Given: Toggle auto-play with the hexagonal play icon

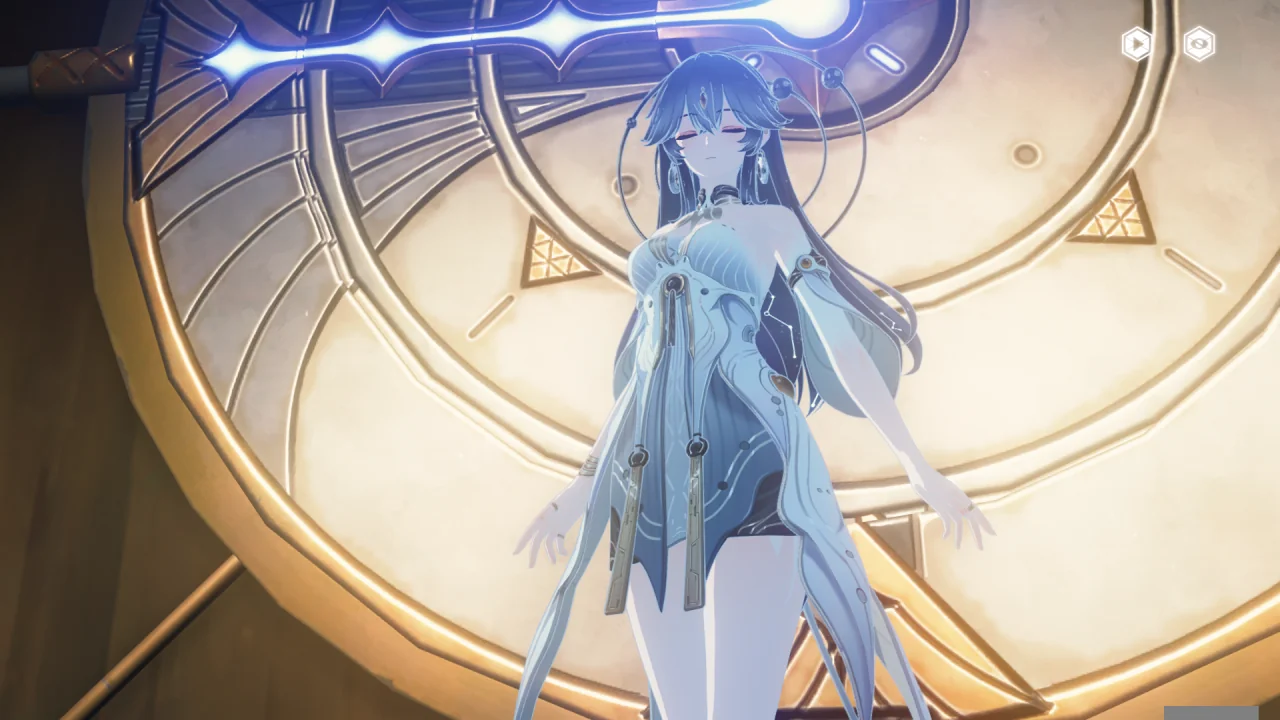Looking at the screenshot, I should pyautogui.click(x=1136, y=44).
